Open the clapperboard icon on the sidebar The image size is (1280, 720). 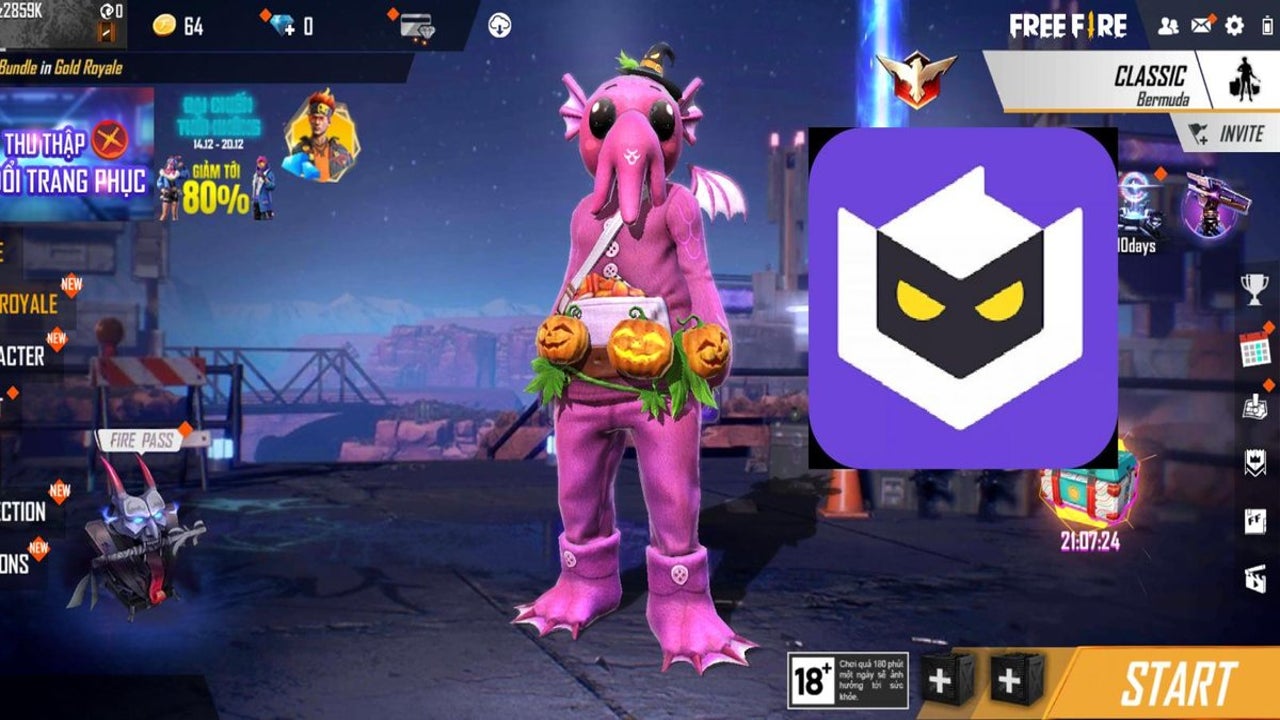(x=1254, y=578)
